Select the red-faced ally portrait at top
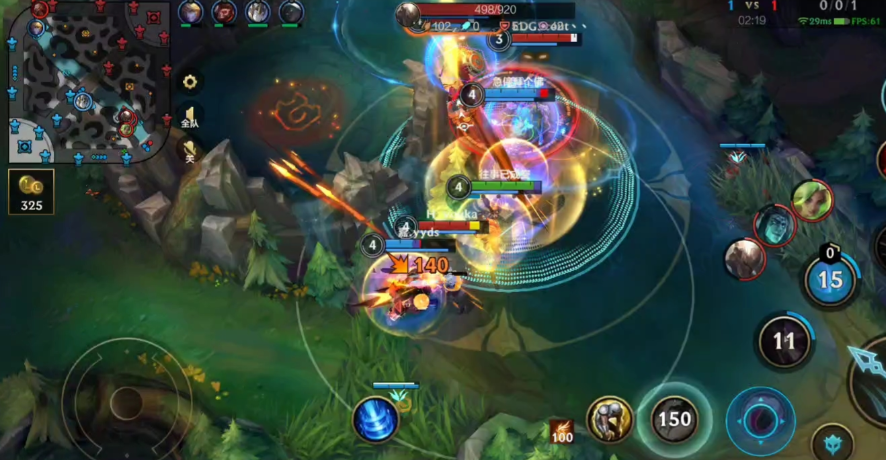Screen dimensions: 886x460 [x=224, y=12]
